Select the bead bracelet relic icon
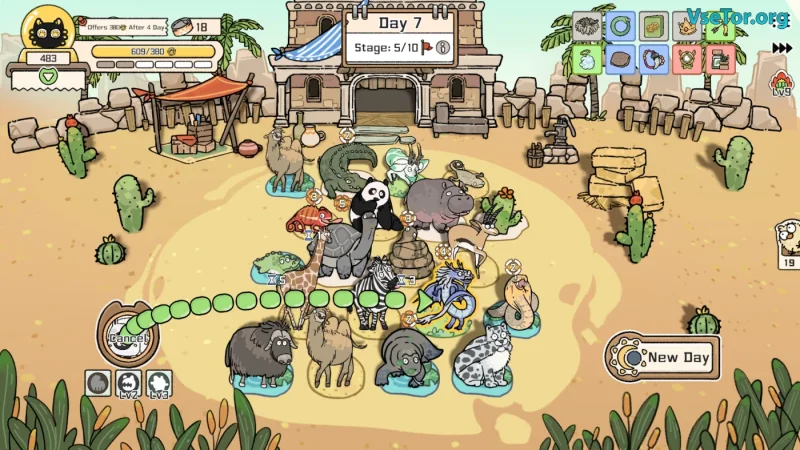This screenshot has height=450, width=800. coord(653,58)
